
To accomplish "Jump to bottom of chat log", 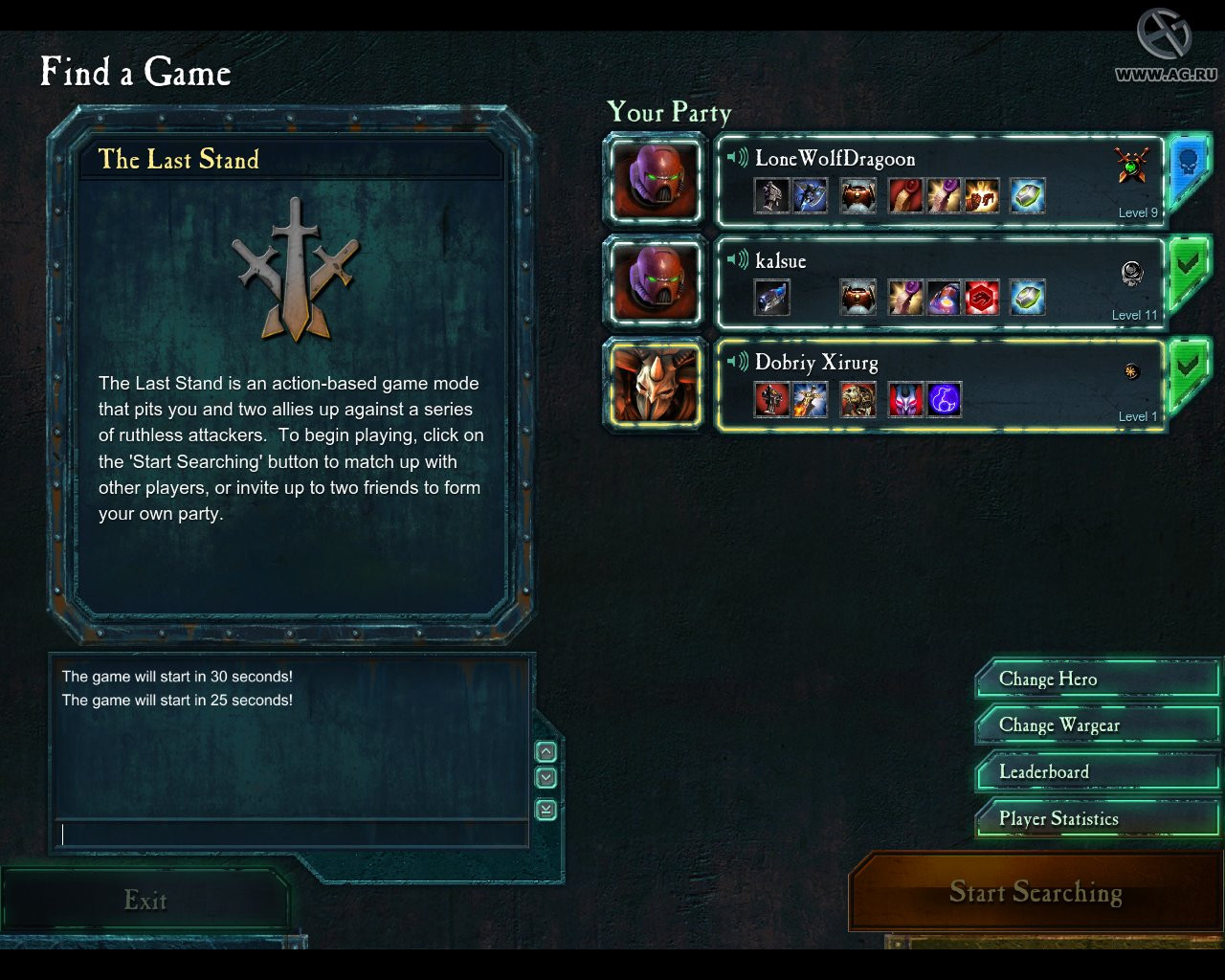I will (x=546, y=810).
